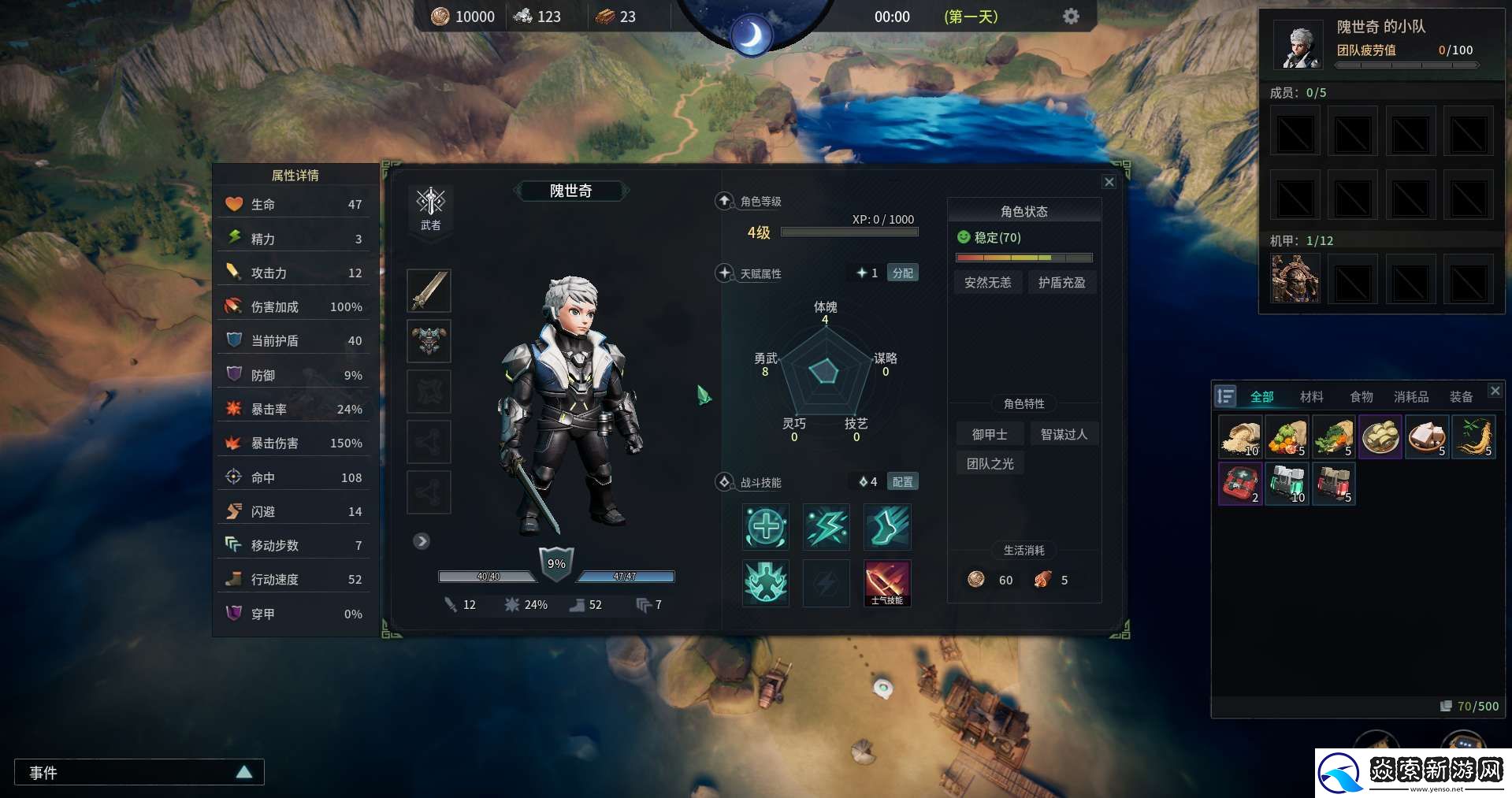Switch to the 材料 inventory tab
The height and width of the screenshot is (798, 1512).
pyautogui.click(x=1311, y=396)
